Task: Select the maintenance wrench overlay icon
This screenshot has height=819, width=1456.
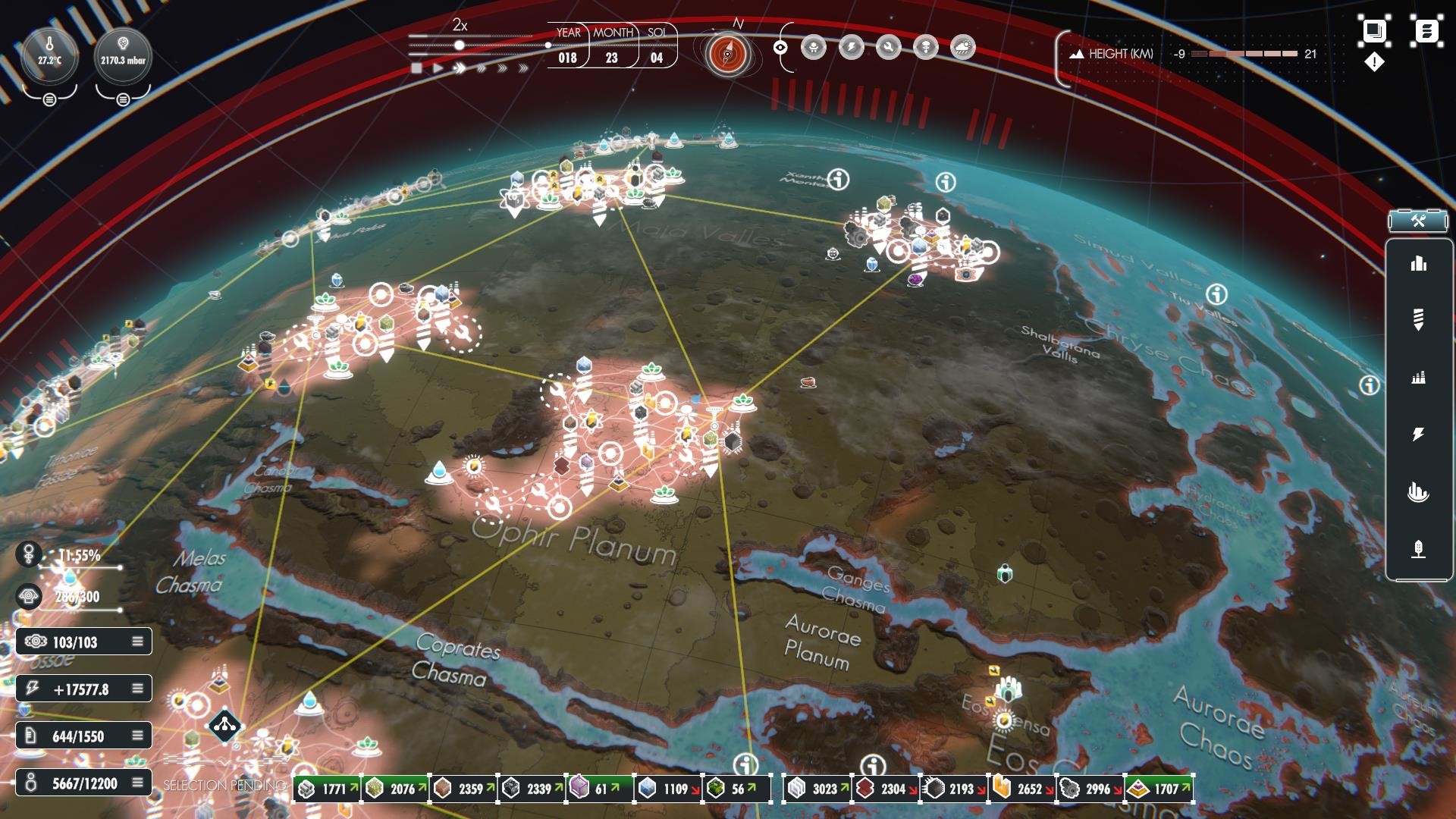Action: [x=888, y=48]
